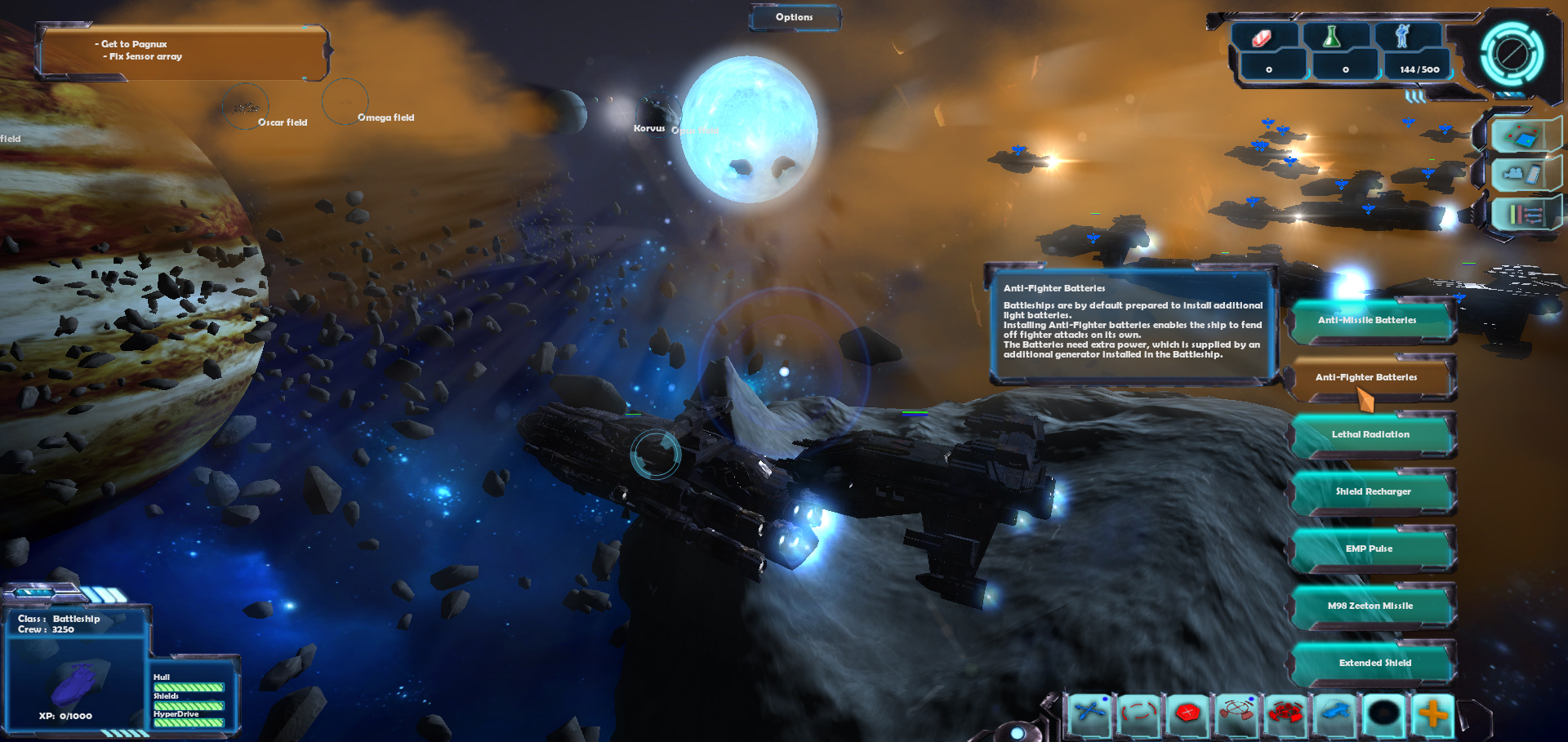Activate the red hexagon stop command
This screenshot has height=742, width=1568.
pyautogui.click(x=1188, y=714)
